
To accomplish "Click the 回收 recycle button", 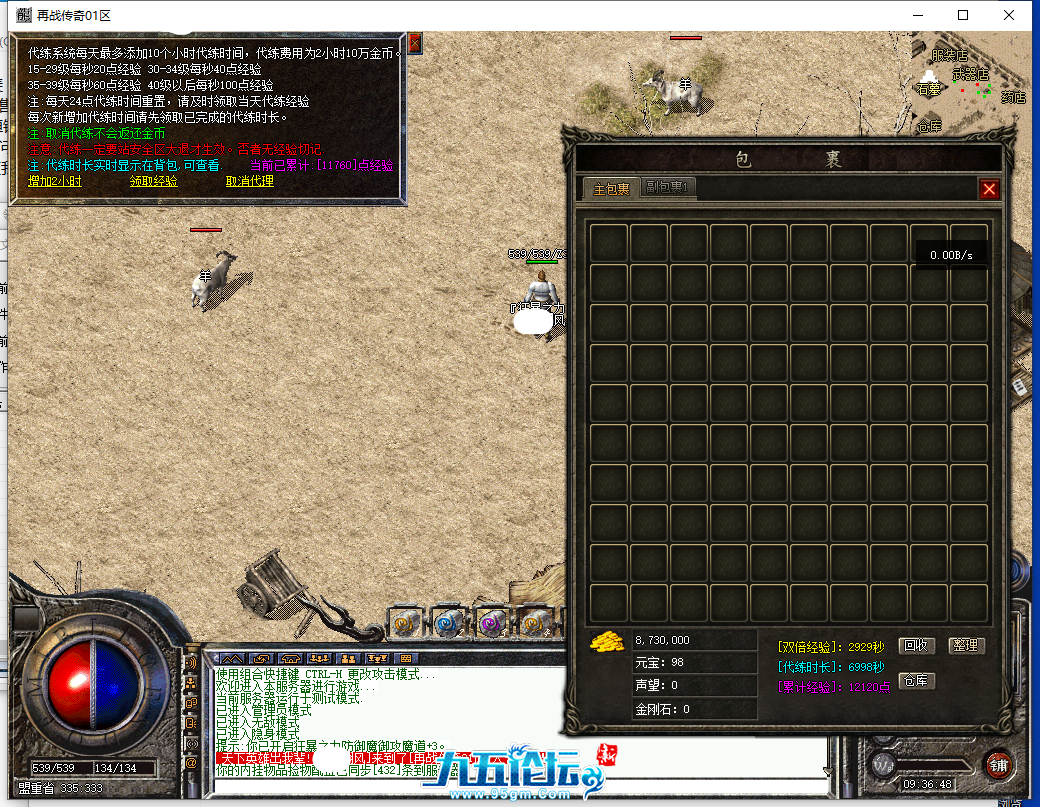I will (x=915, y=646).
